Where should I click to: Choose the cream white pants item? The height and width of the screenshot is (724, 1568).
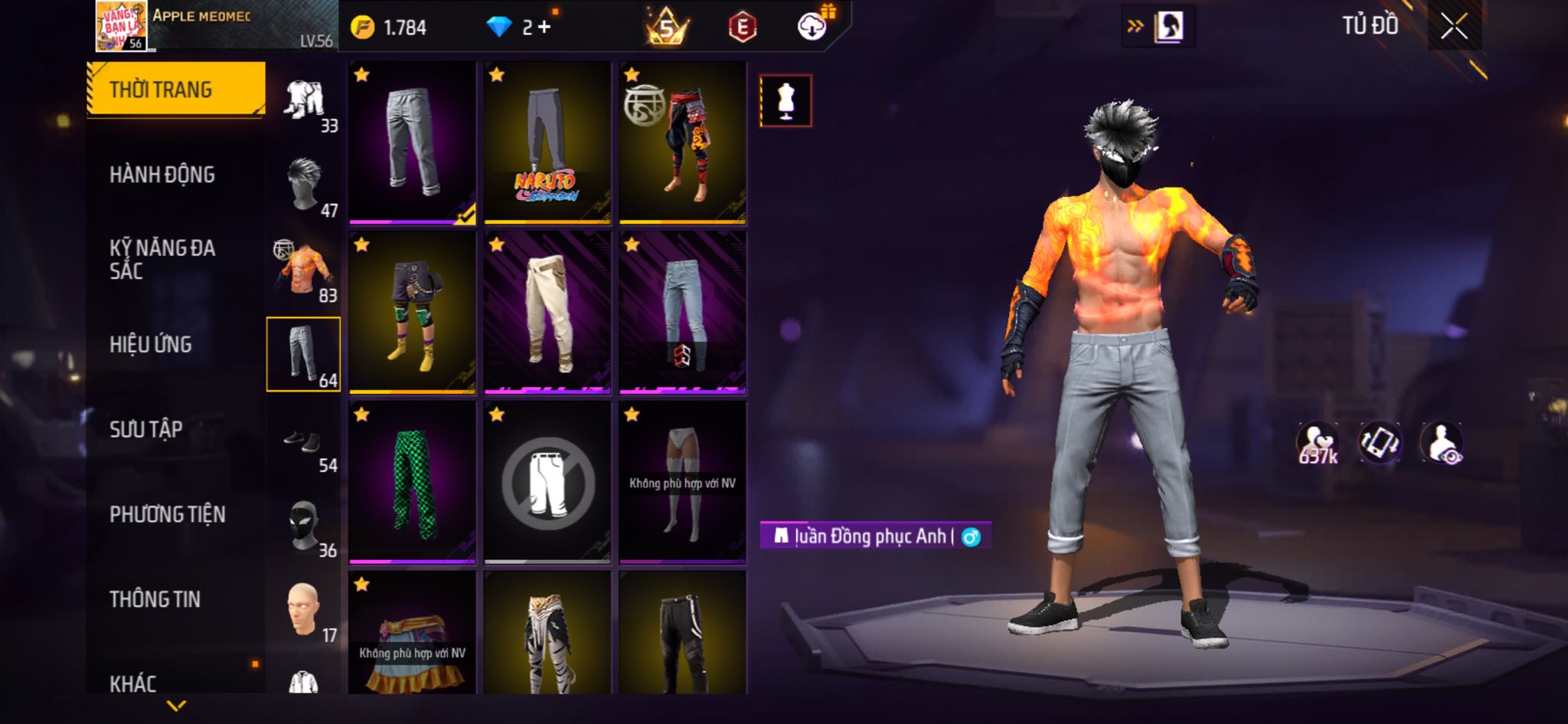click(547, 313)
